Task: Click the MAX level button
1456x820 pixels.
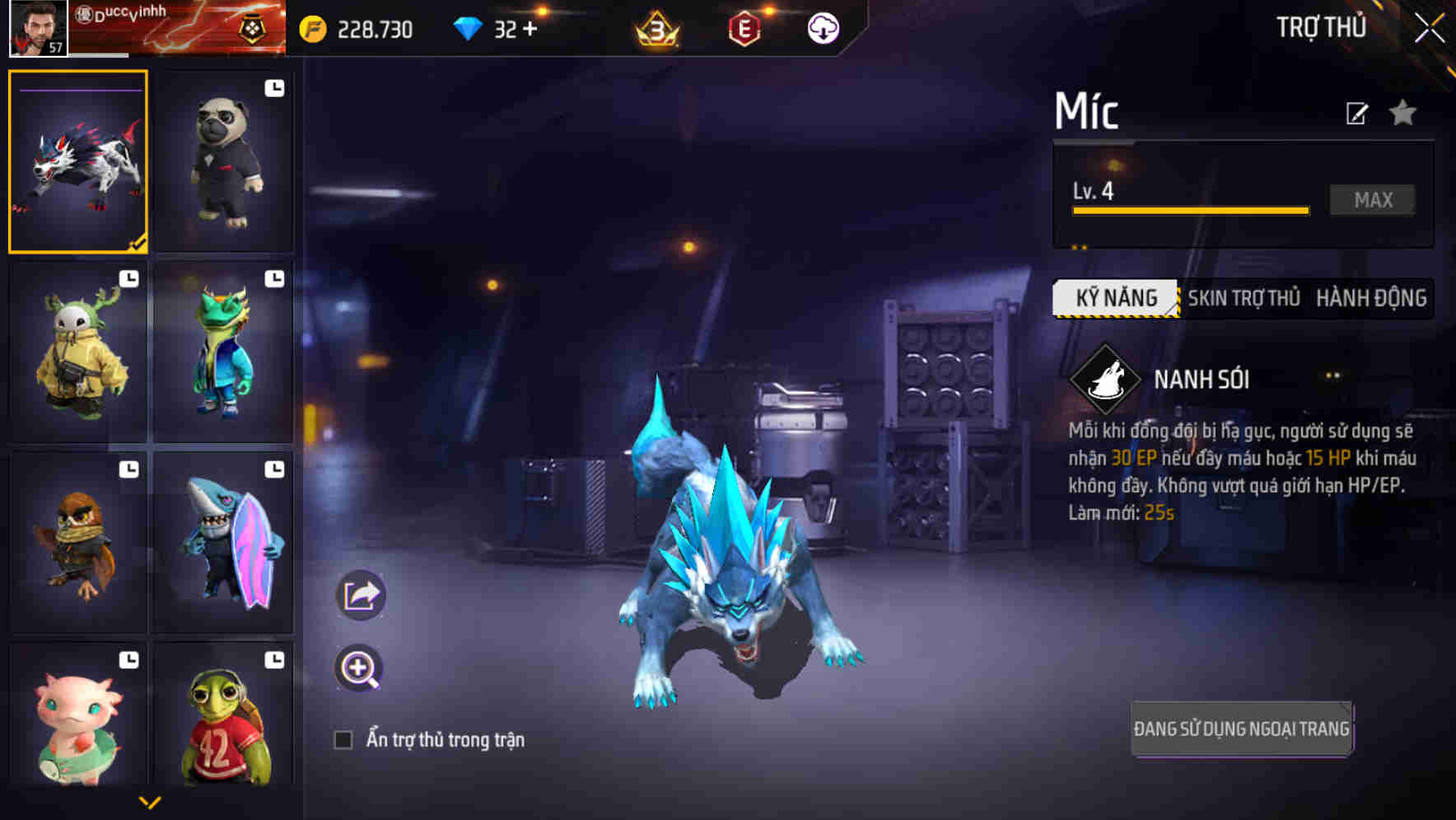Action: tap(1371, 199)
